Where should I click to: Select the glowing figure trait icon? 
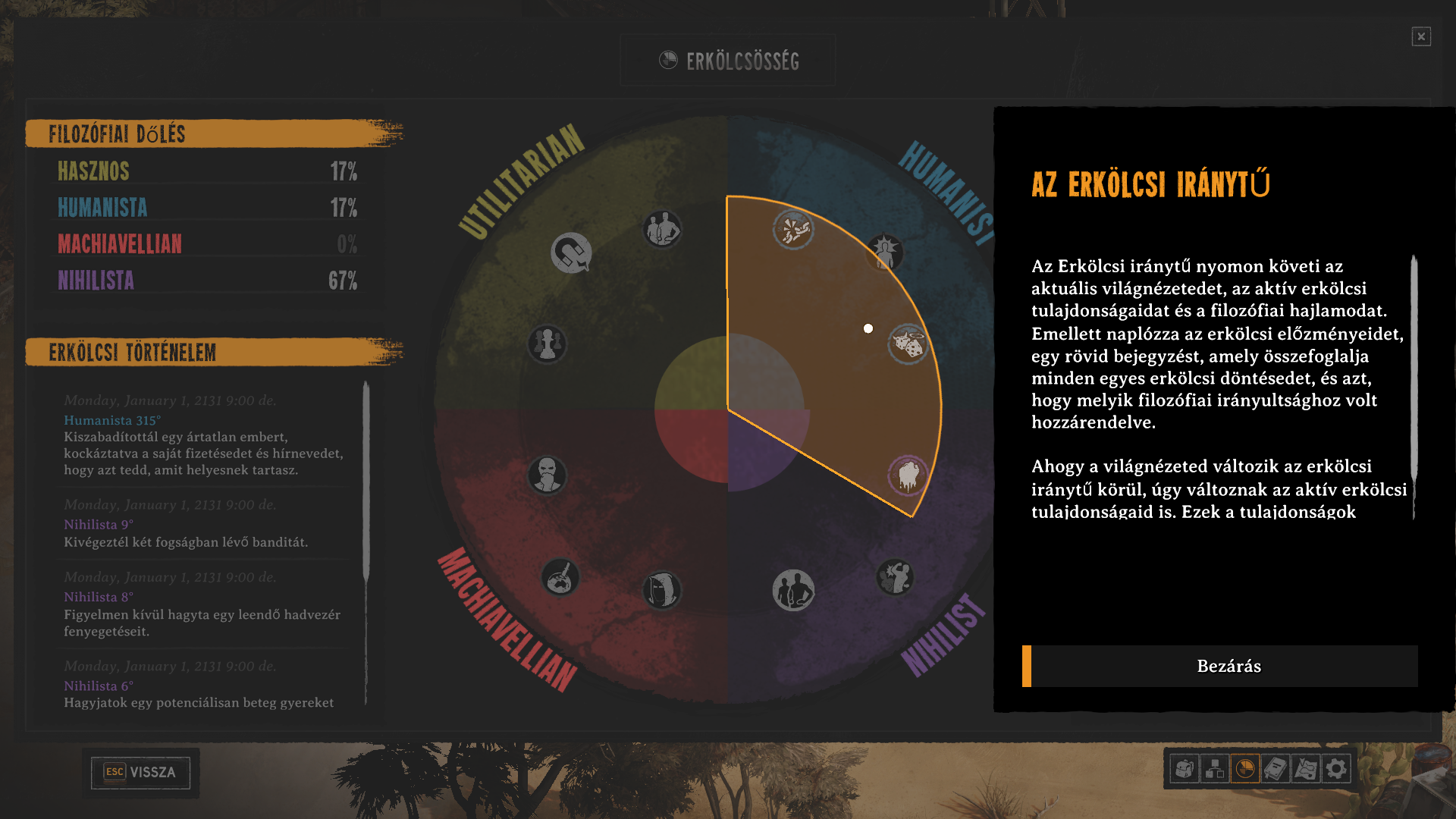click(885, 252)
